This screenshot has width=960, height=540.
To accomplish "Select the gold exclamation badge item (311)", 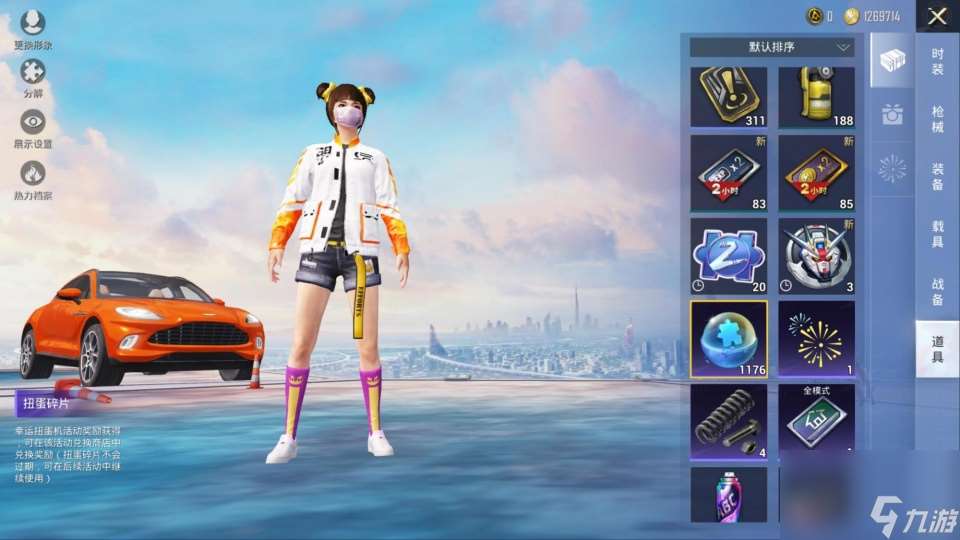I will click(x=729, y=97).
